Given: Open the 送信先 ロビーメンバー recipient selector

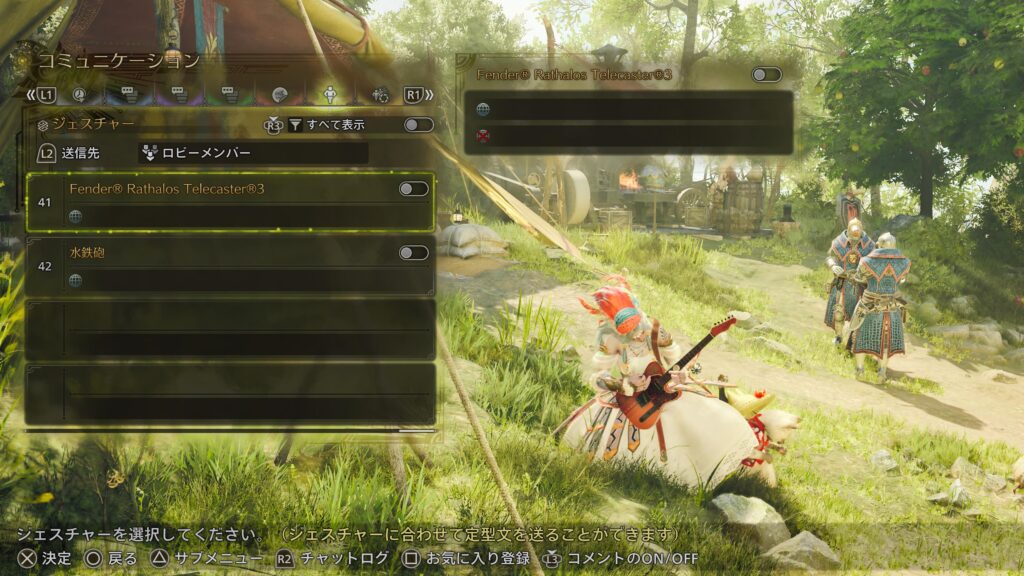Looking at the screenshot, I should [x=252, y=153].
